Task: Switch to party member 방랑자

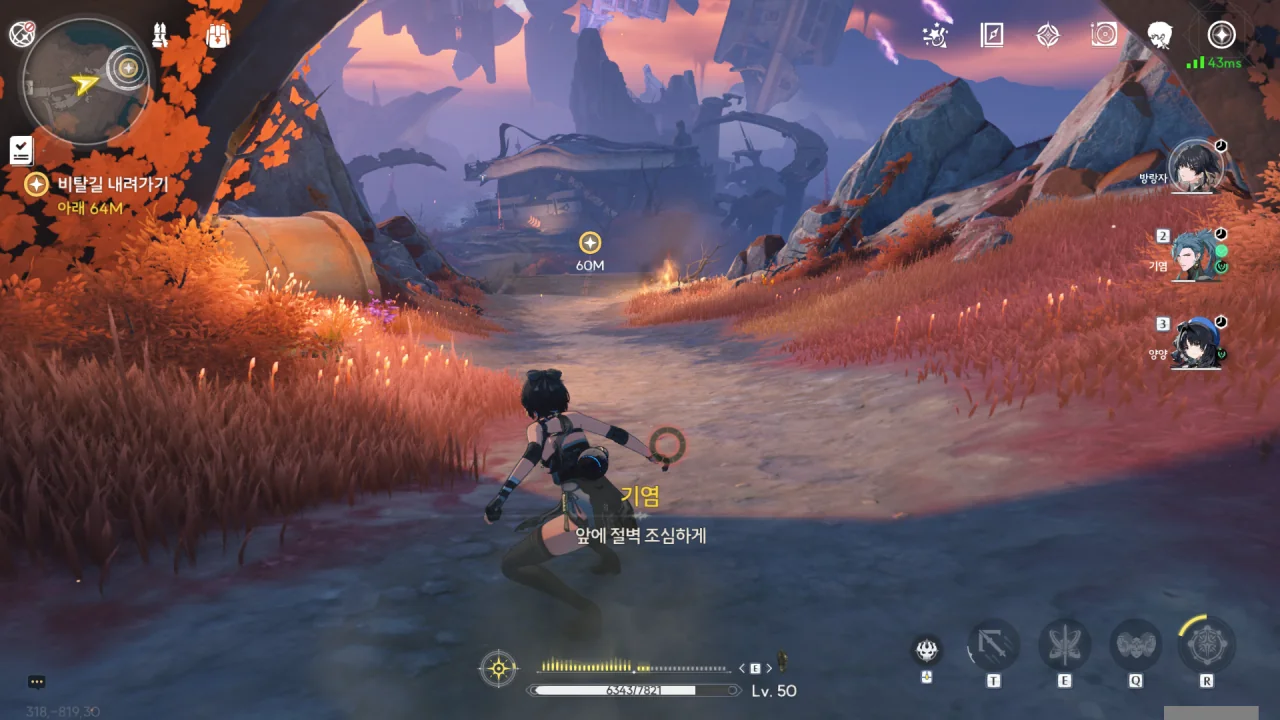Action: (1196, 167)
